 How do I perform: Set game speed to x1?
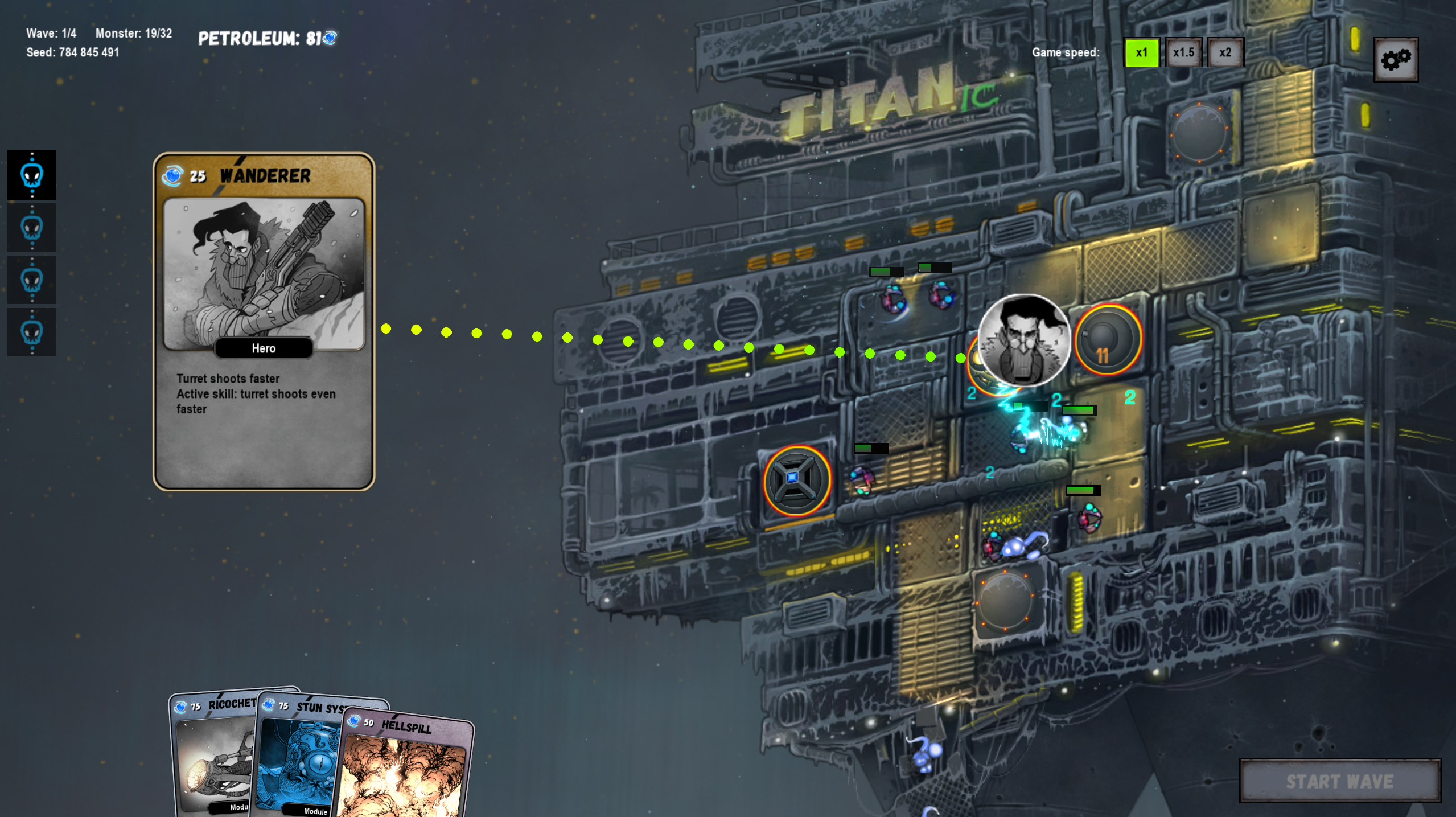click(1141, 53)
